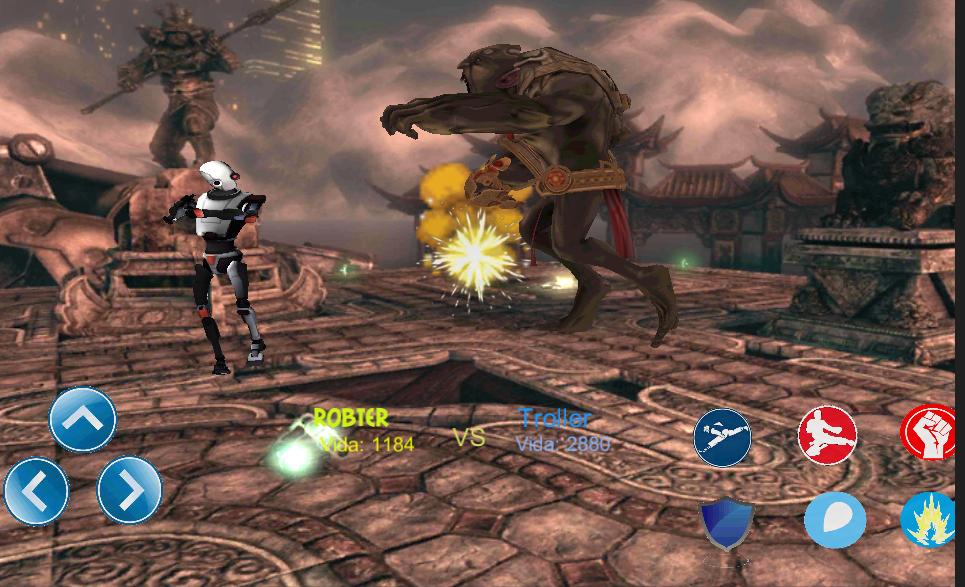Move right with the right arrow button
Screen dimensions: 965x587
(x=130, y=491)
